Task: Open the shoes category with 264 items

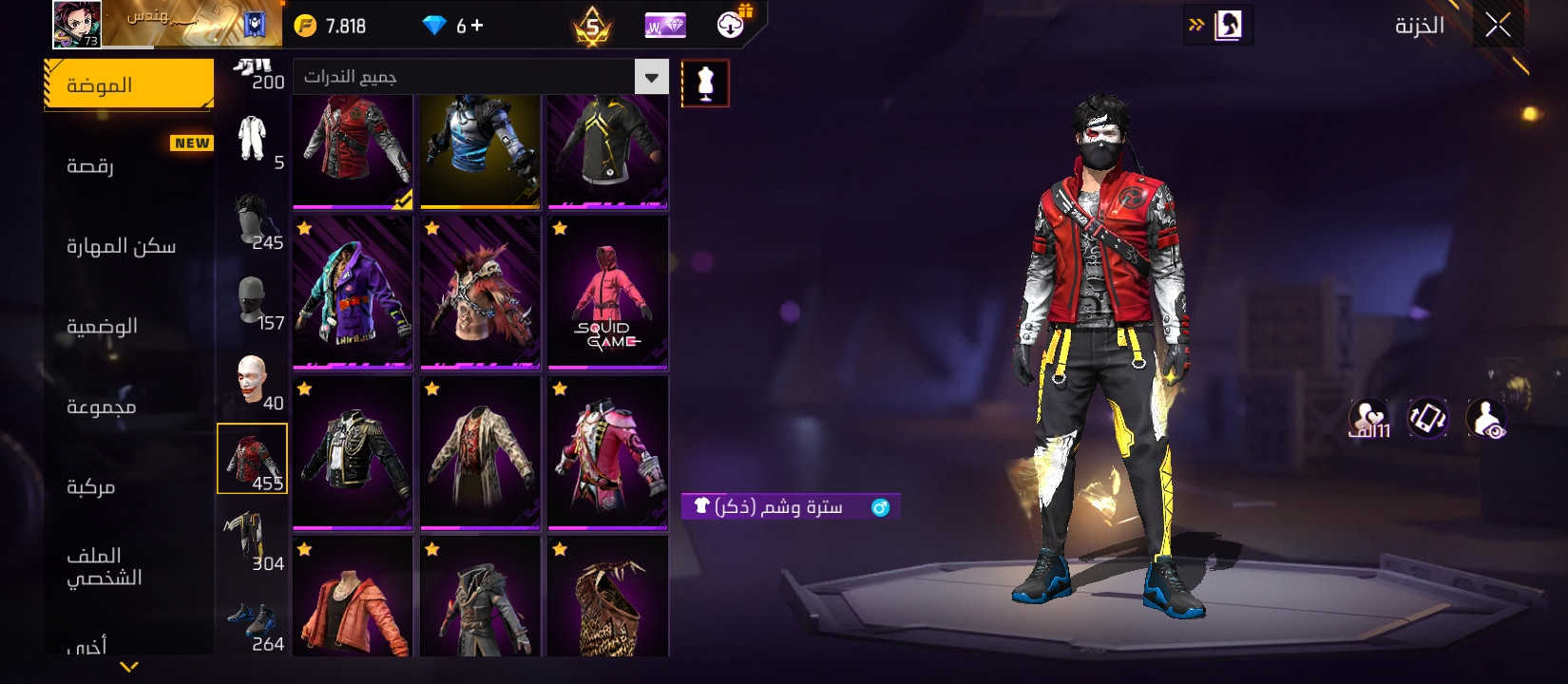Action: (252, 622)
